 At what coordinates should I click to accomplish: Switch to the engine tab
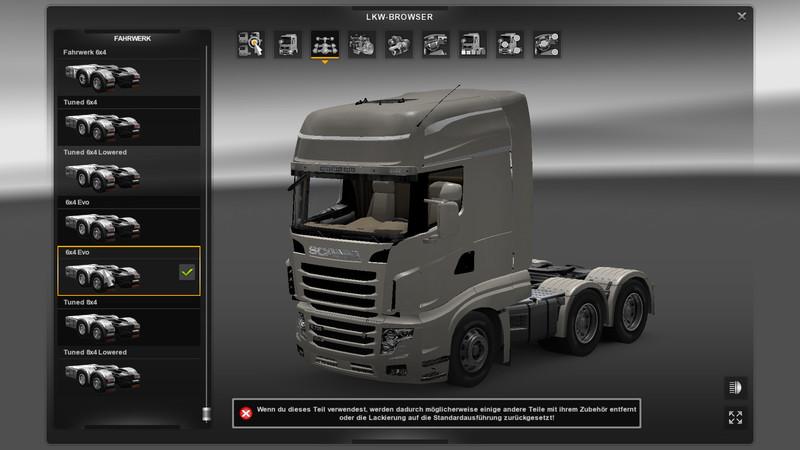[361, 44]
